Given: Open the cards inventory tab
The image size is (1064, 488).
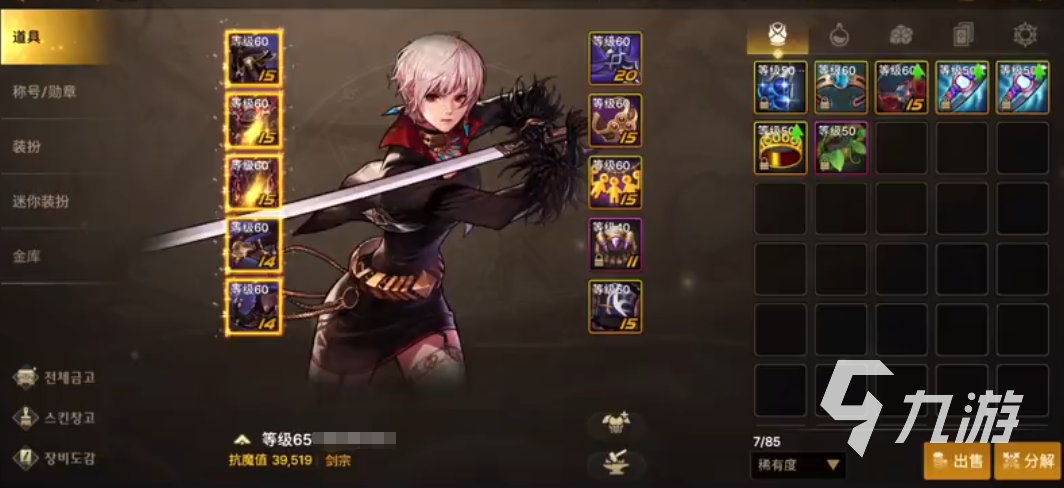Looking at the screenshot, I should [x=962, y=36].
